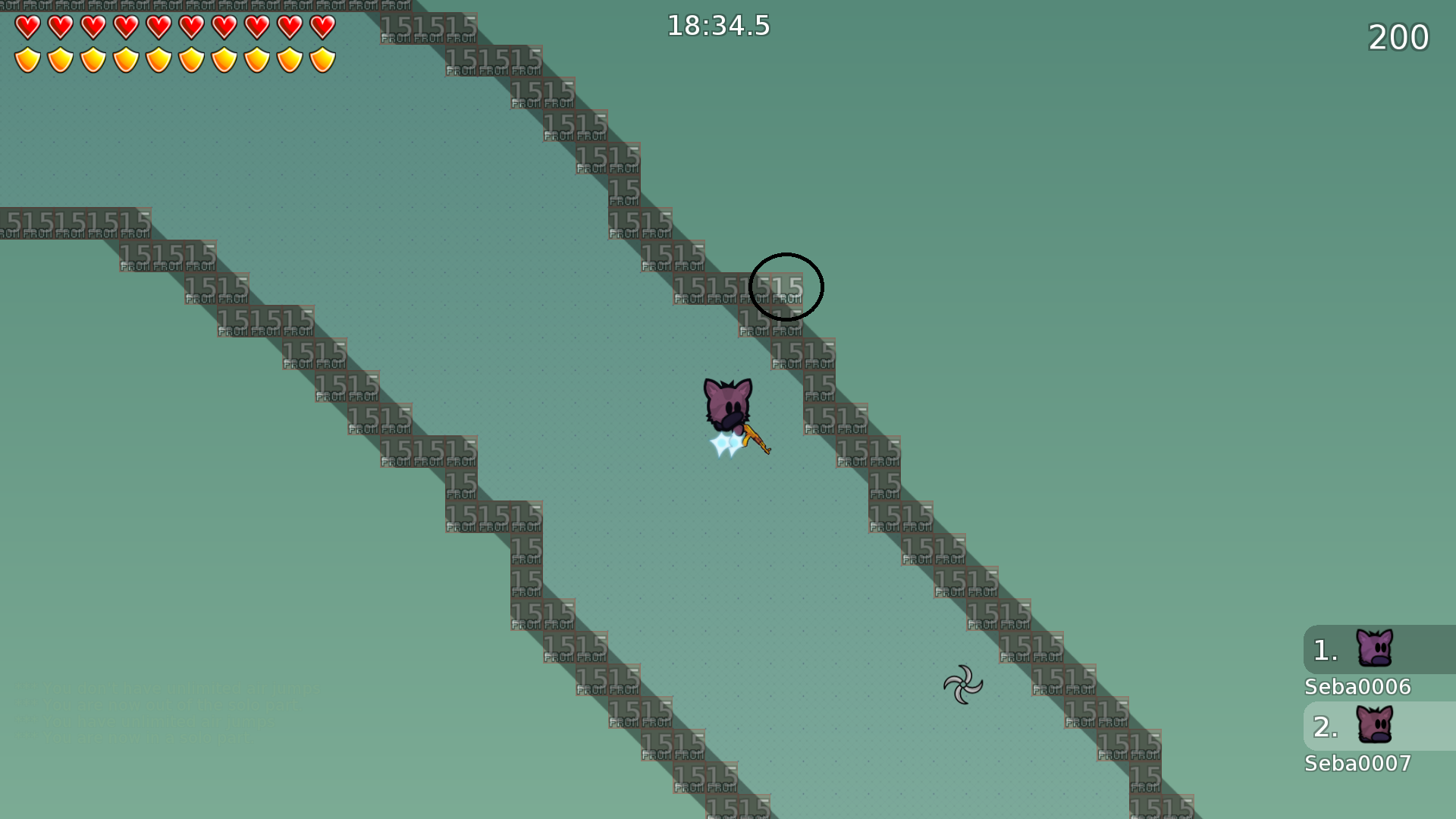Click the purple cat player character
Viewport: 1456px width, 819px height.
point(726,402)
